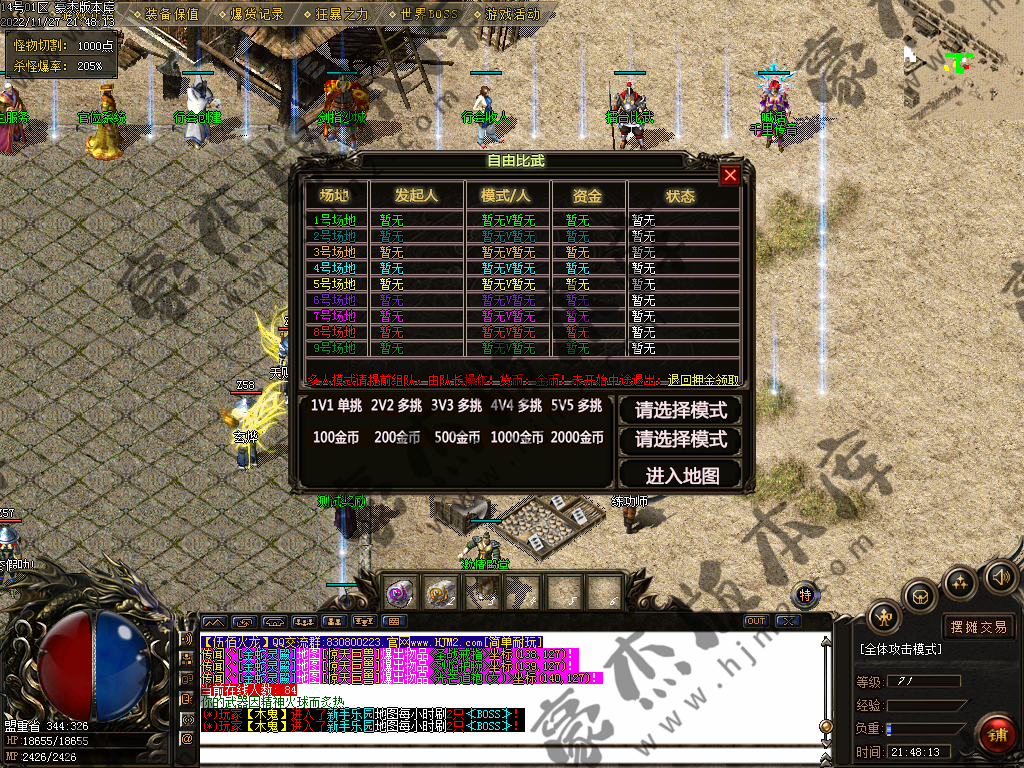
Task: Choose the 100金币 stake
Action: point(337,437)
